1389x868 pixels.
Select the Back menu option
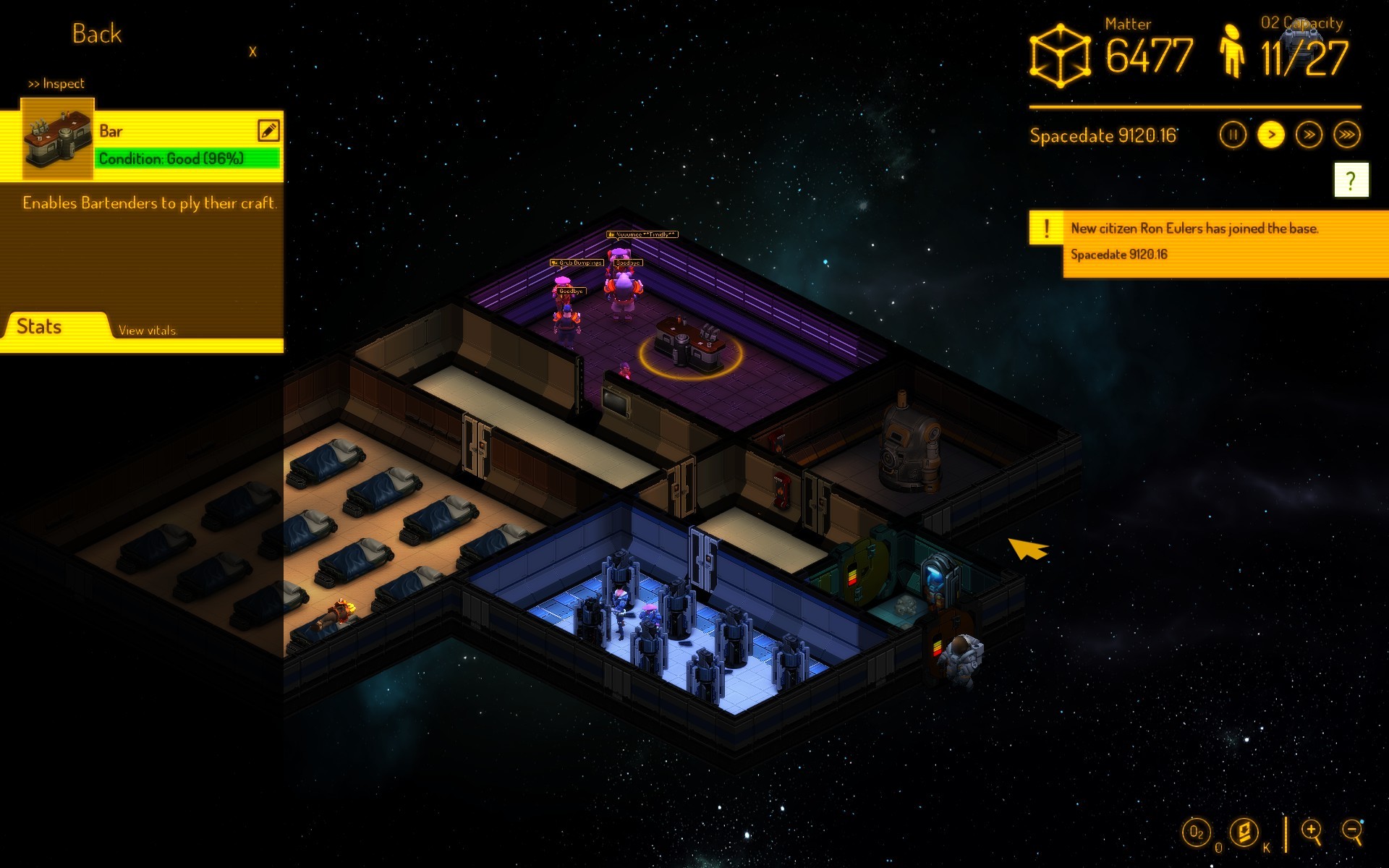pos(95,33)
